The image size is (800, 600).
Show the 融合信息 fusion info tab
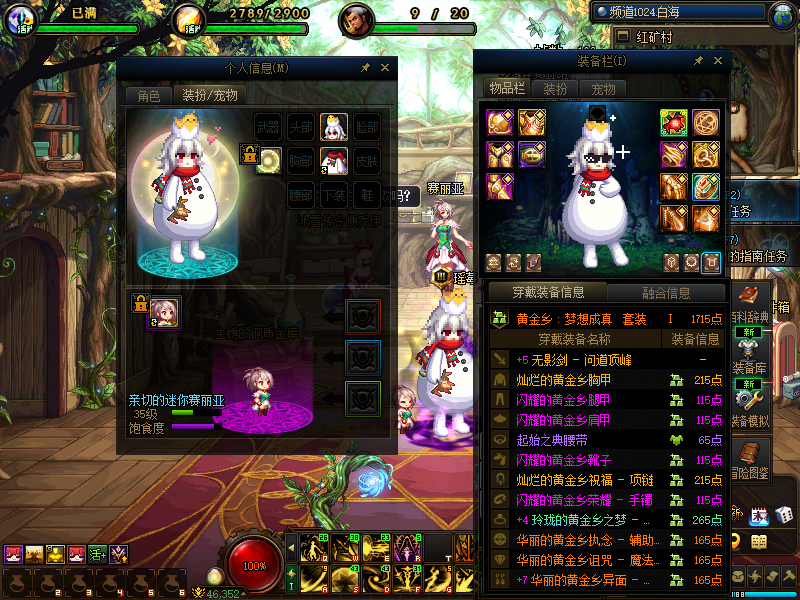(664, 293)
